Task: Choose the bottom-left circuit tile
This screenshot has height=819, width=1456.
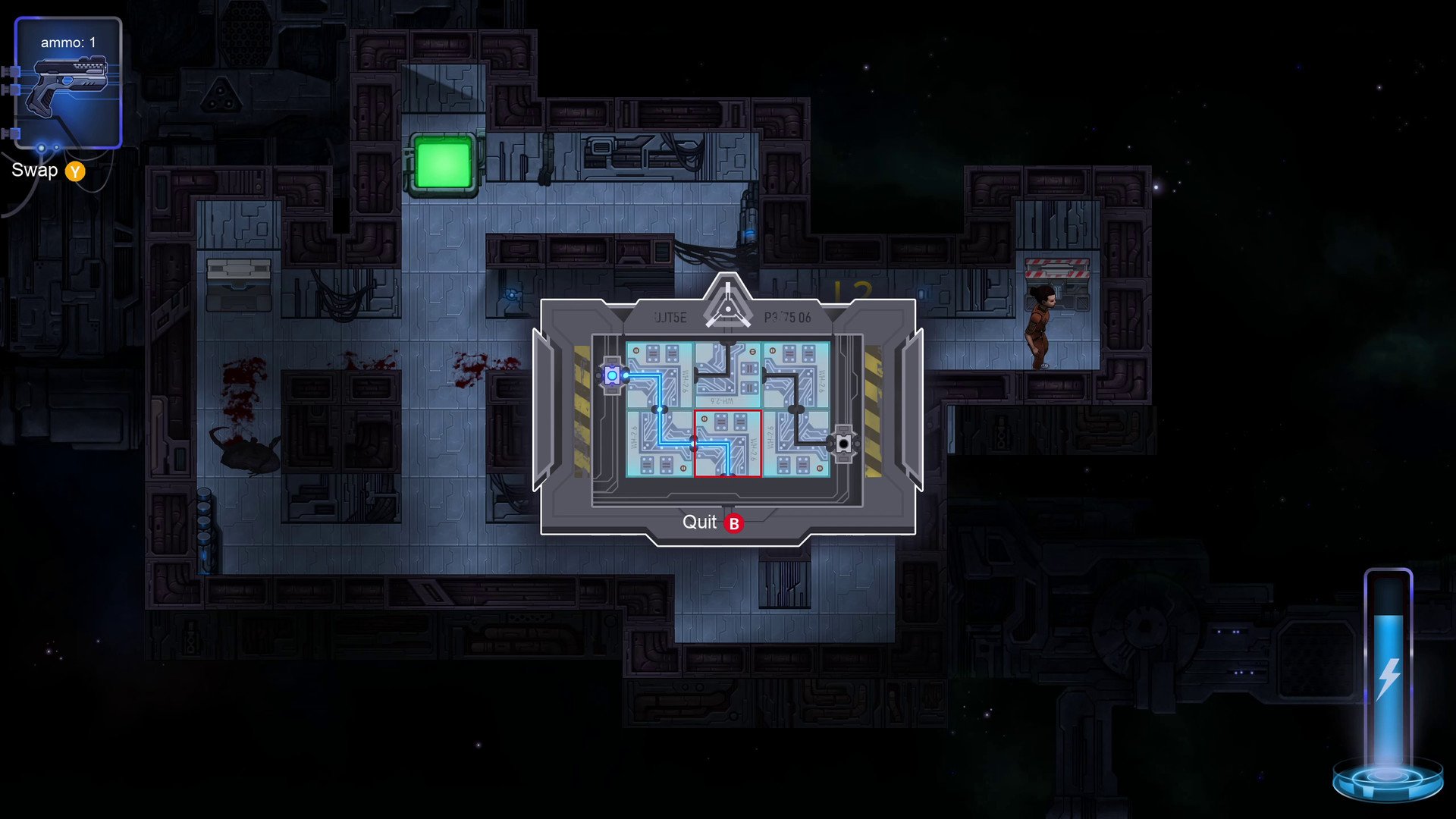Action: (x=660, y=444)
